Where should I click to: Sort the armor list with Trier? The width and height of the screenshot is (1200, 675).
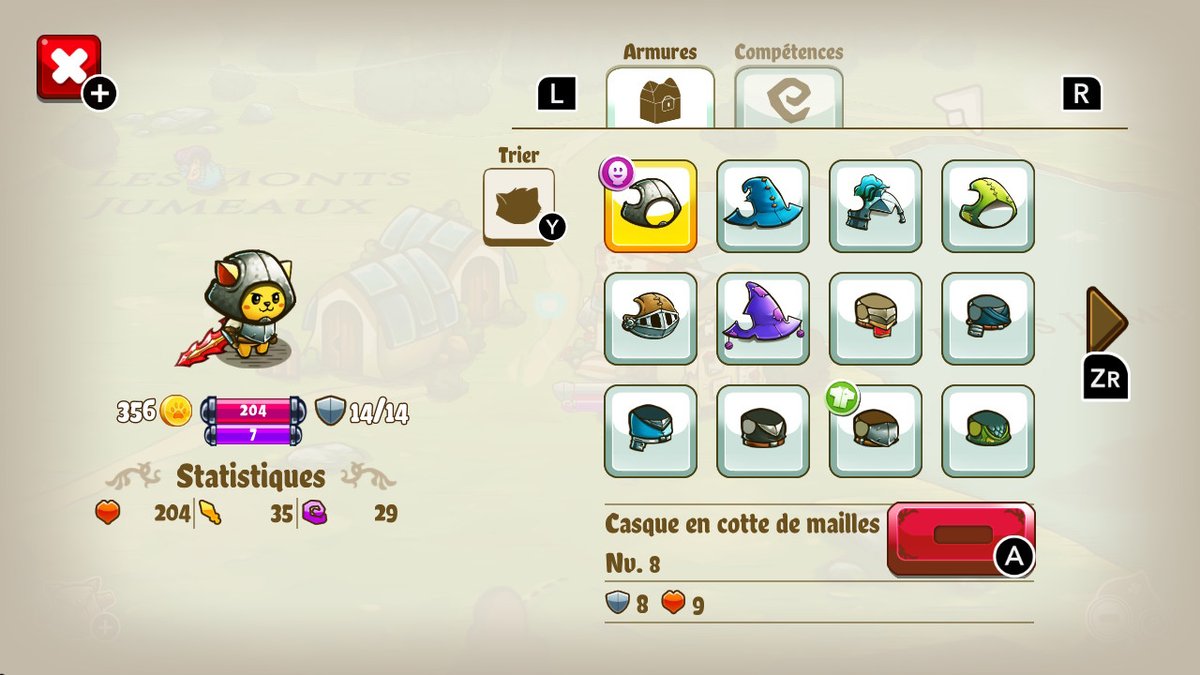519,205
